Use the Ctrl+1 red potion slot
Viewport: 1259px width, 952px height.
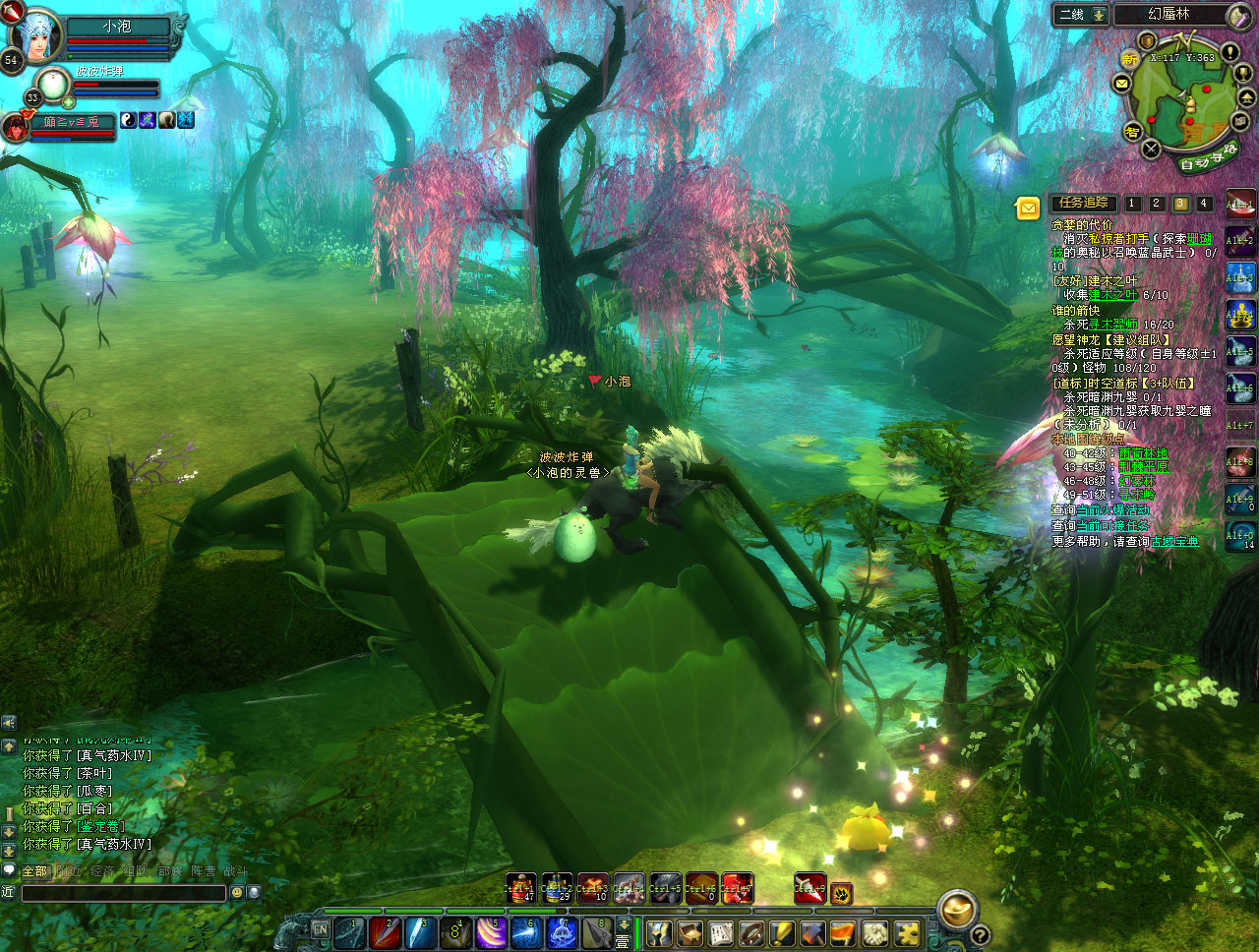click(520, 888)
